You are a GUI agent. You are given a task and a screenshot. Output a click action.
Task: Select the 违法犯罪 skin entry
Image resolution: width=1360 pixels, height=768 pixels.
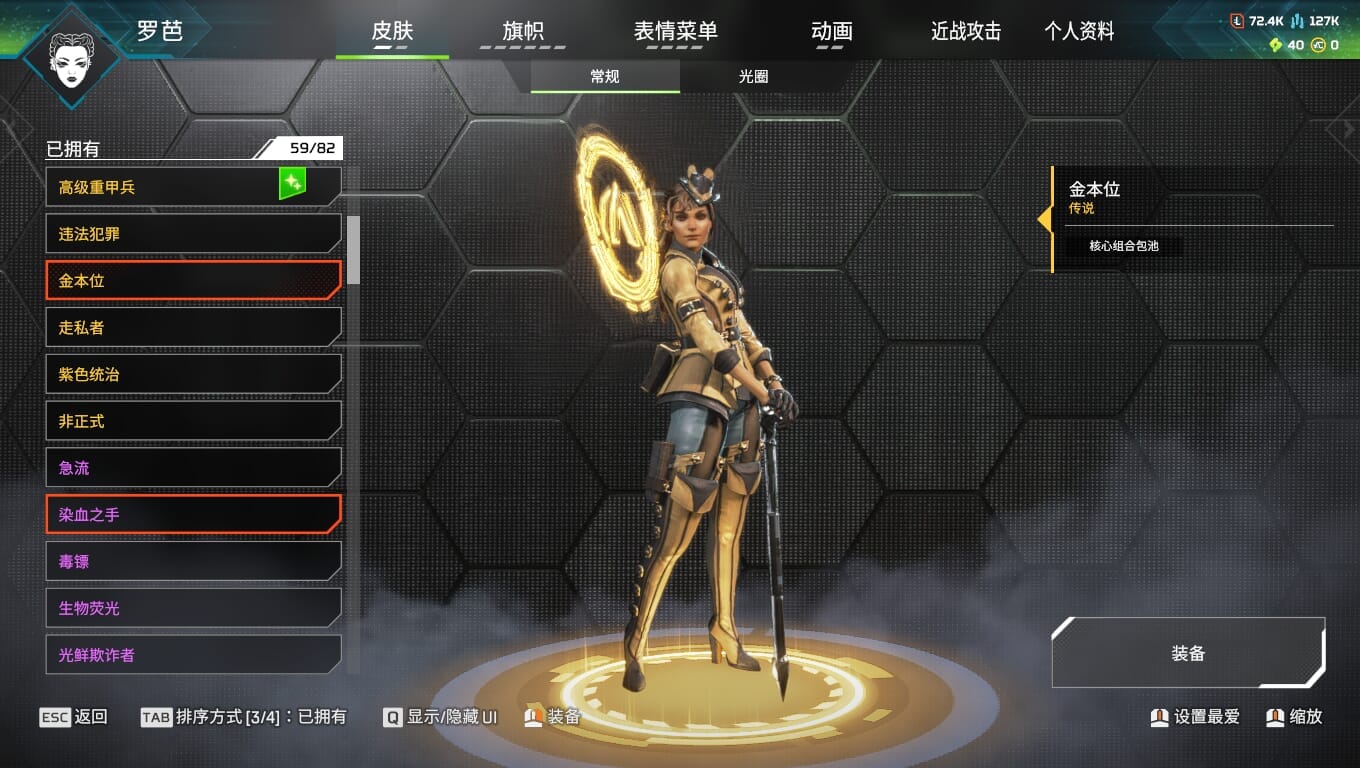[x=193, y=234]
